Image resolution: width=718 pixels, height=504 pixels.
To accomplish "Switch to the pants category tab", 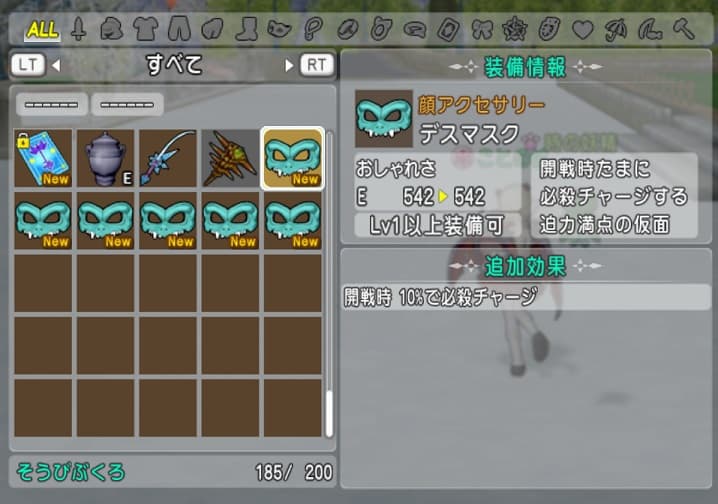I will [179, 29].
